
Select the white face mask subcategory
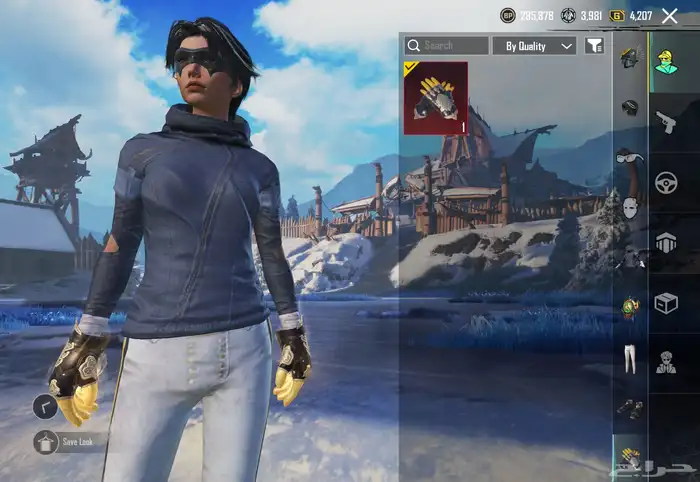tap(630, 208)
